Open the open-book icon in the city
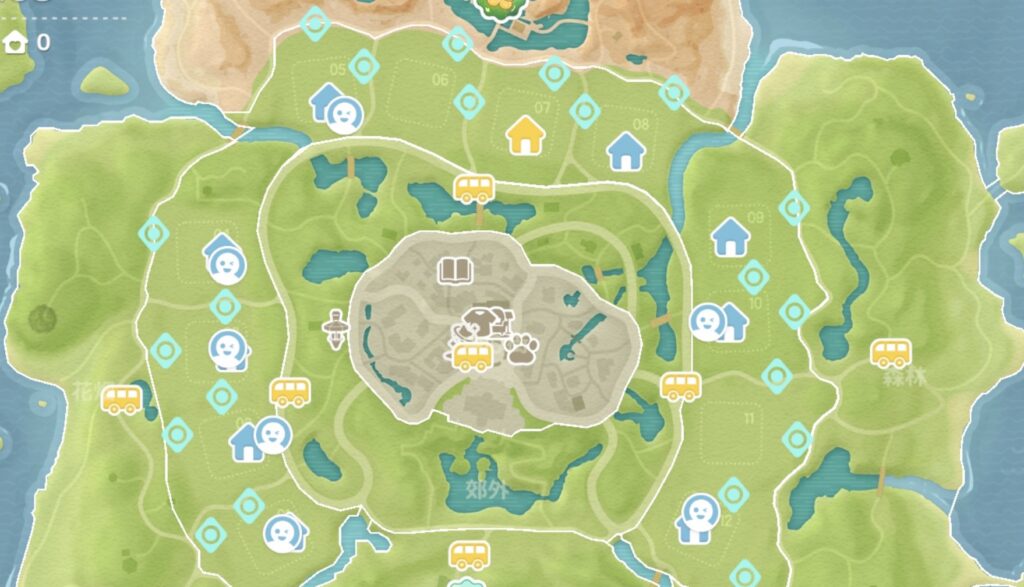 point(455,270)
